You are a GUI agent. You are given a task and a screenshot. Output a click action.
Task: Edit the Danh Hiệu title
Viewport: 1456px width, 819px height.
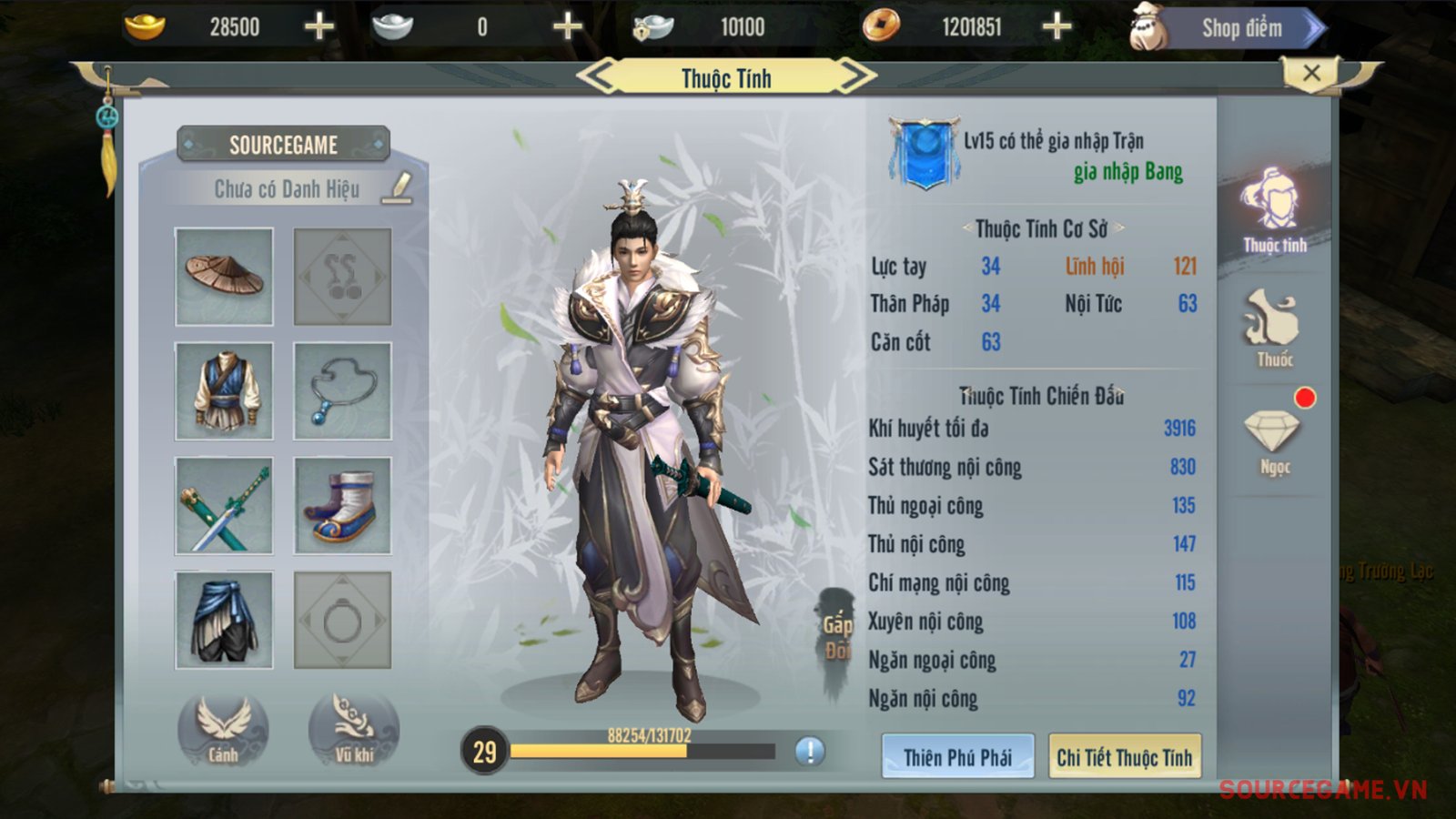(x=398, y=187)
